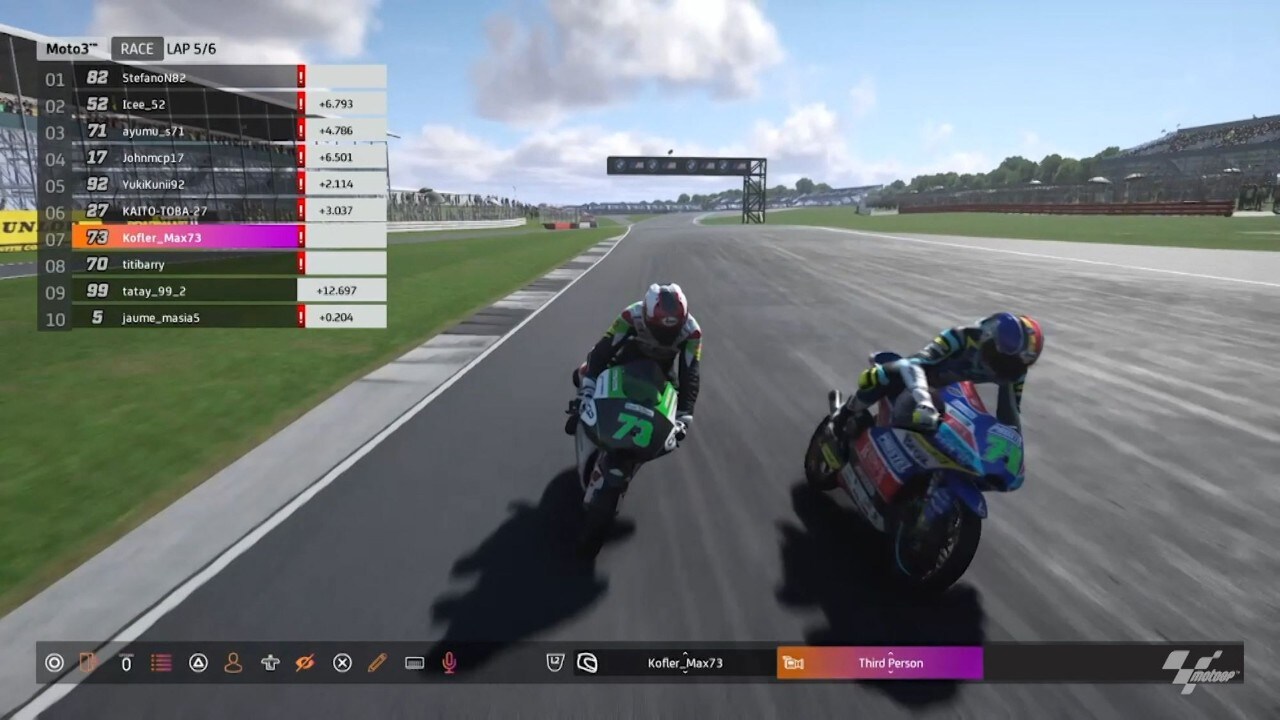
Task: Open the orange rider profile icon
Action: [x=233, y=662]
